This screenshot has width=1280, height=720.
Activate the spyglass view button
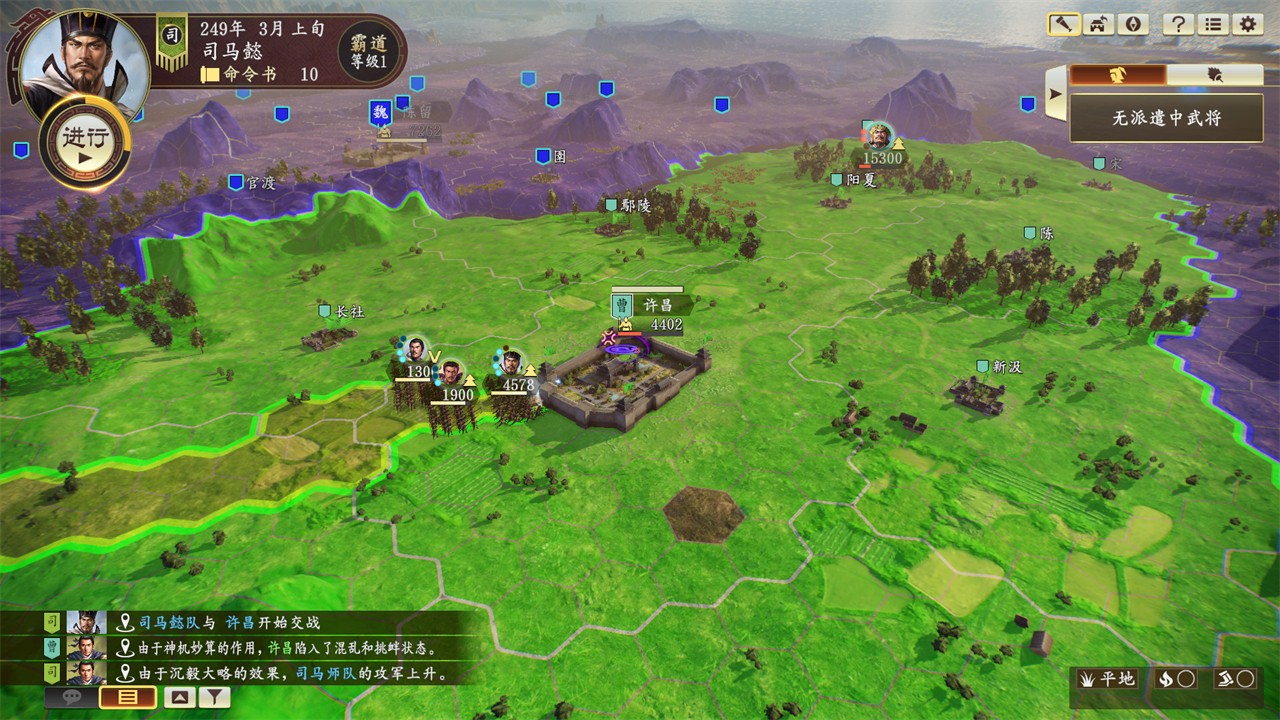click(x=1063, y=25)
